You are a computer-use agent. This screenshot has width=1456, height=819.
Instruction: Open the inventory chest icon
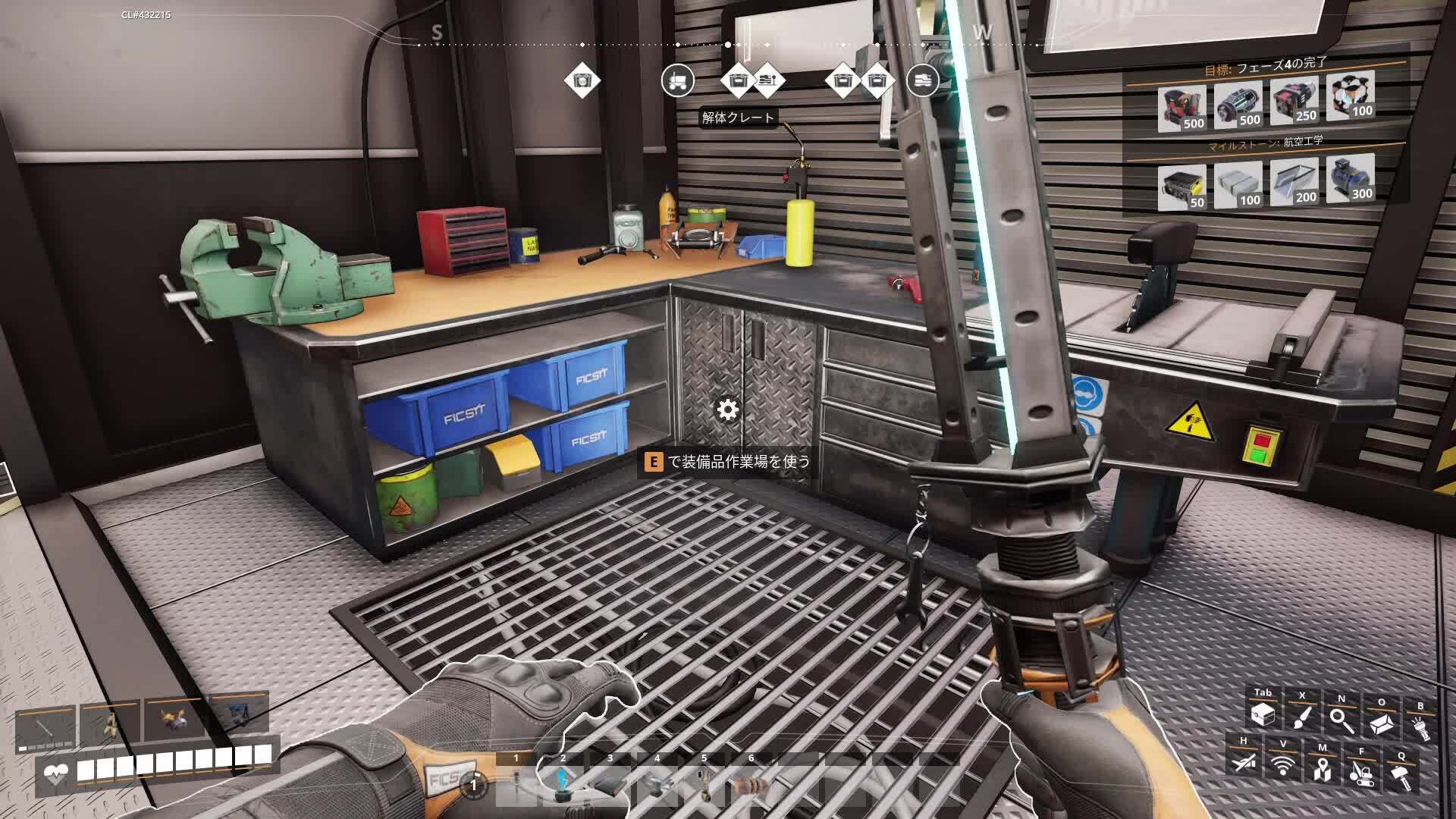[x=1263, y=714]
